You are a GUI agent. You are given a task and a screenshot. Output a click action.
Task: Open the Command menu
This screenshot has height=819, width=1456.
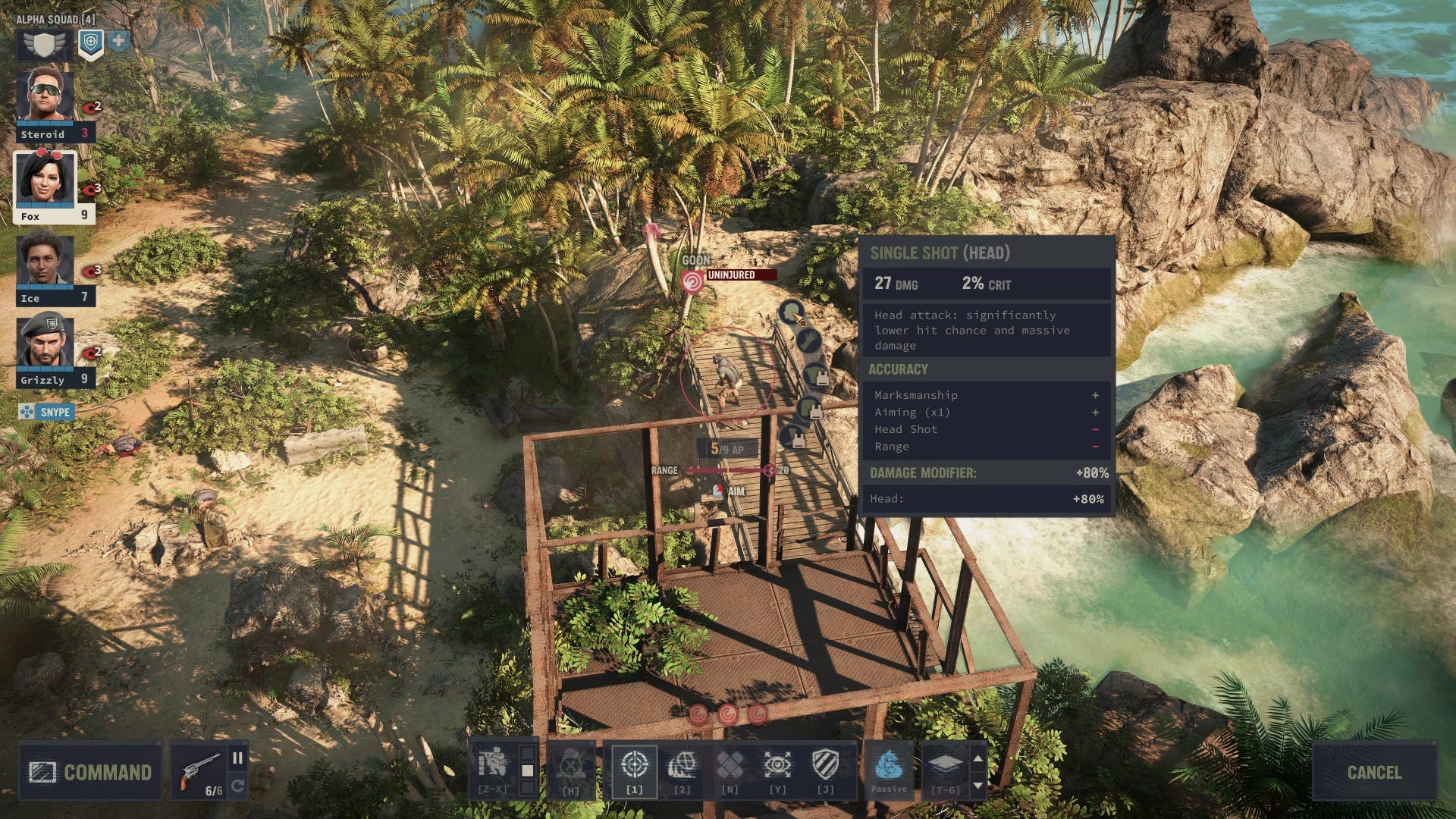click(x=90, y=772)
